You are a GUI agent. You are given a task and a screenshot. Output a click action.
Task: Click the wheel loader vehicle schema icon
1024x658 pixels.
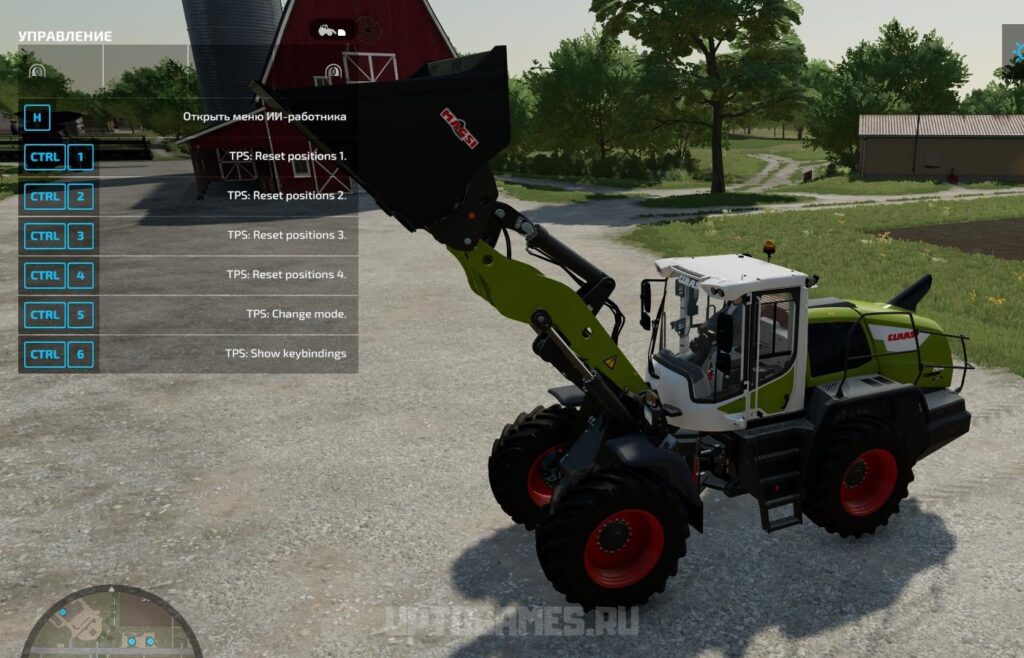click(x=331, y=30)
